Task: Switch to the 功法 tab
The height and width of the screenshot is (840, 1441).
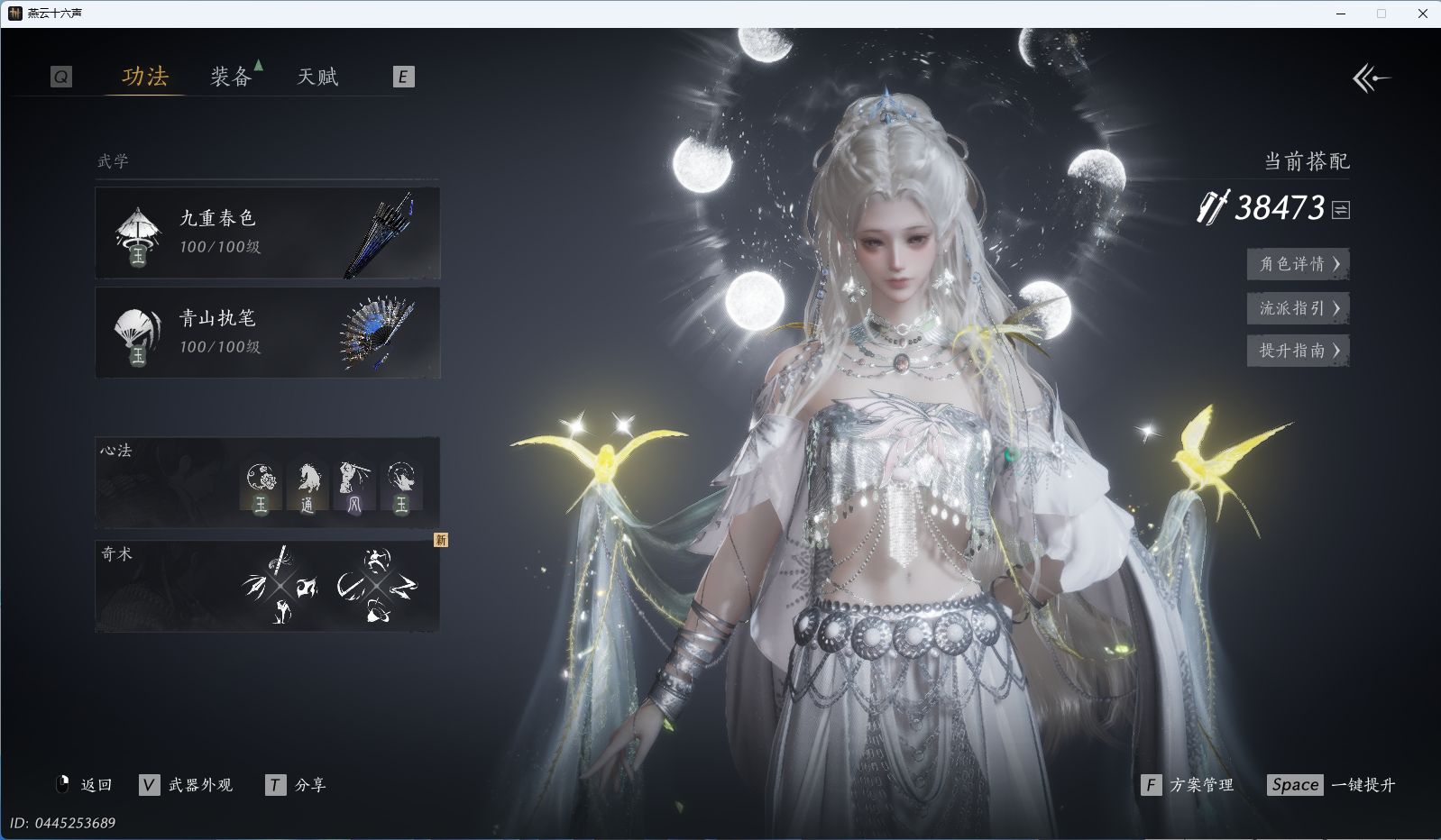Action: (145, 77)
